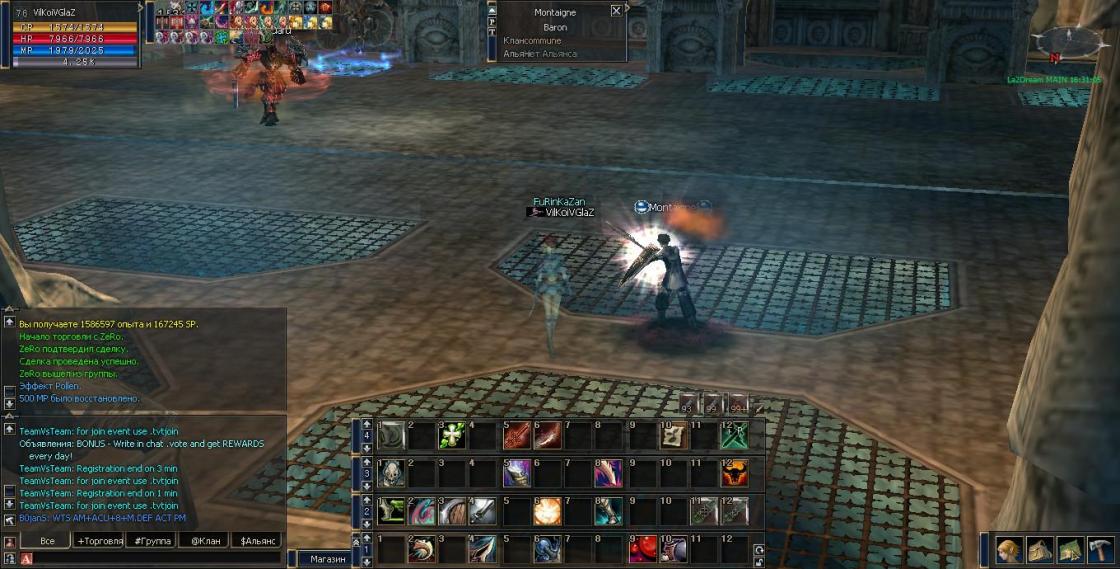Activate the flaming bull head skill

735,473
